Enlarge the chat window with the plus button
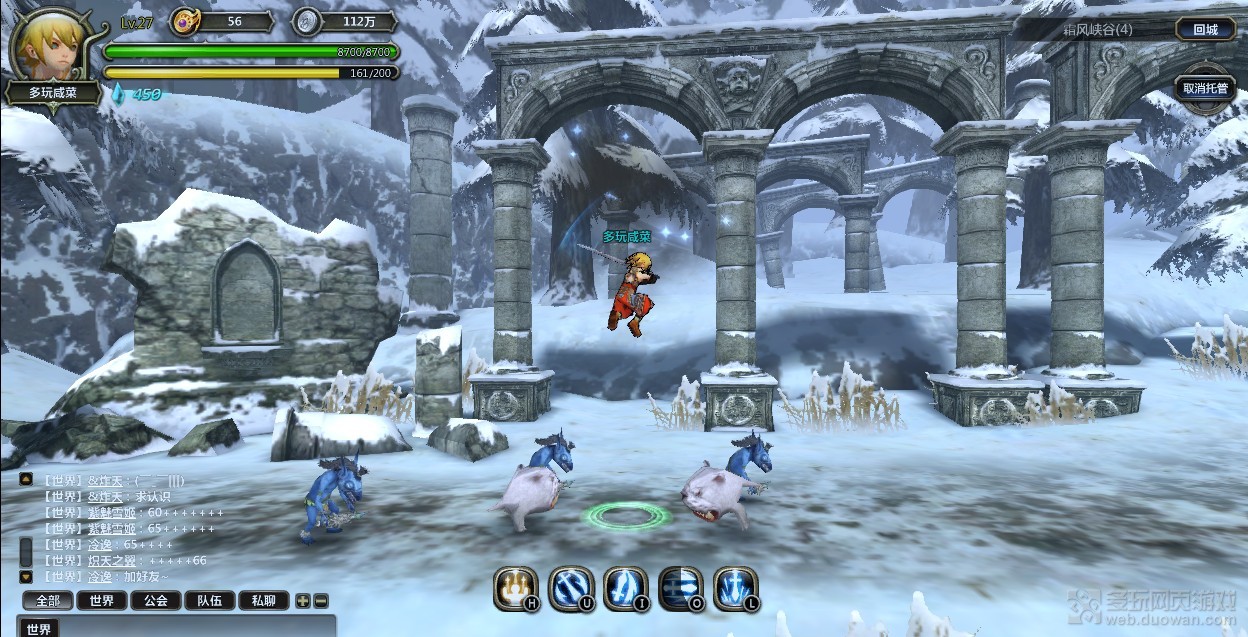This screenshot has height=637, width=1248. click(303, 601)
